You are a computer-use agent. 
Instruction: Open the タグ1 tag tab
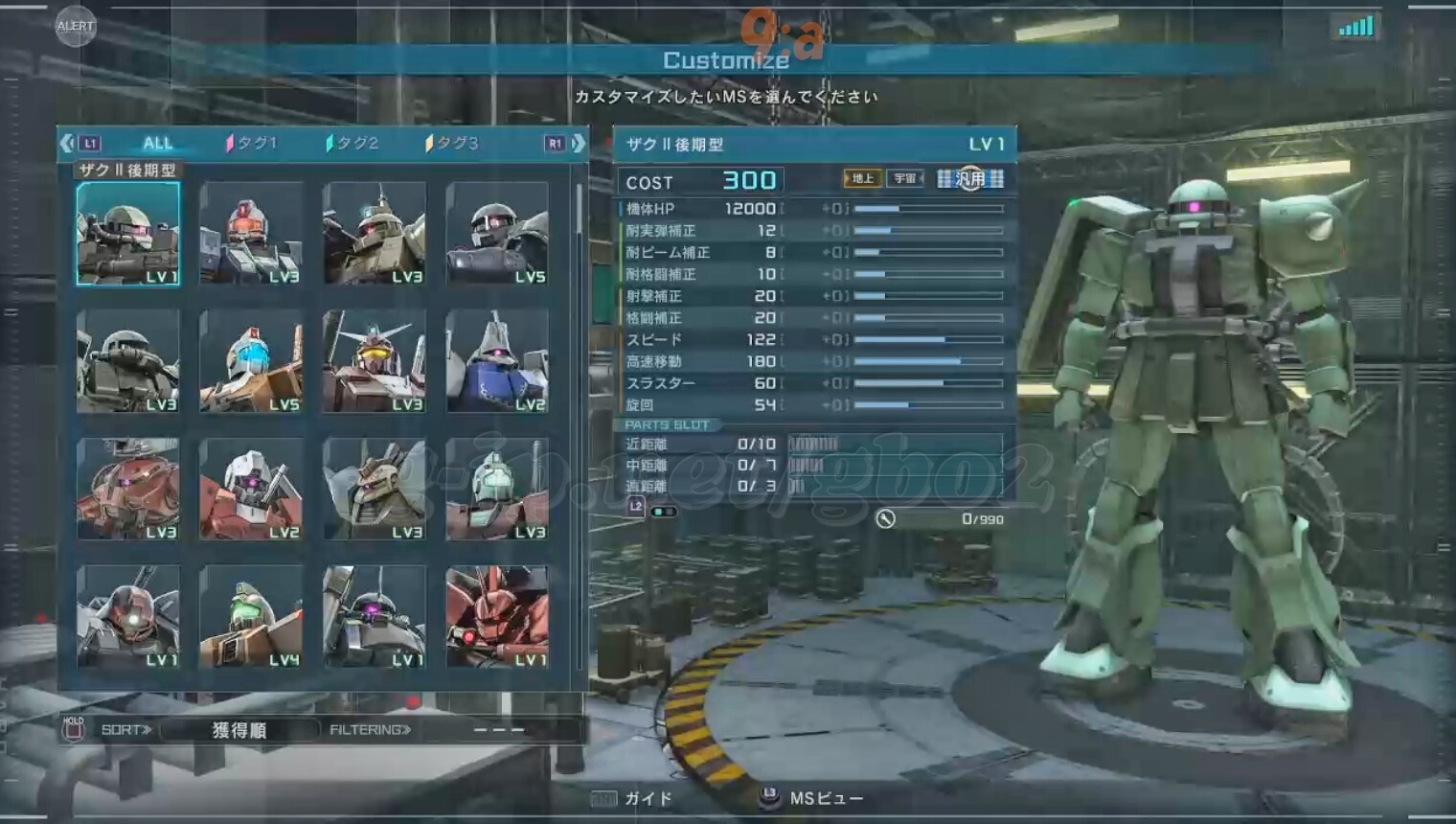[x=252, y=144]
